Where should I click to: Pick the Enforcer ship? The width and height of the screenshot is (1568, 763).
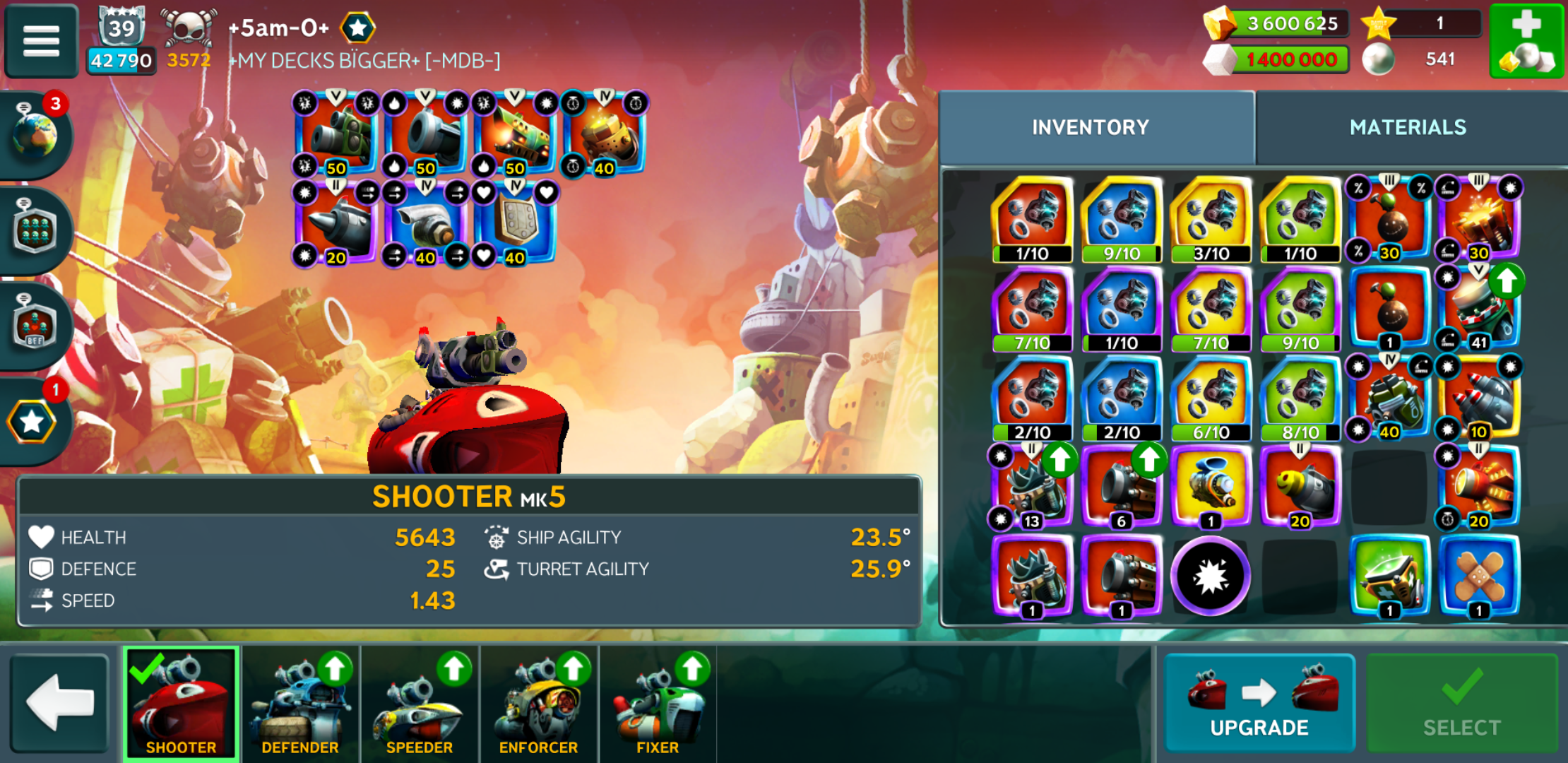pos(538,703)
